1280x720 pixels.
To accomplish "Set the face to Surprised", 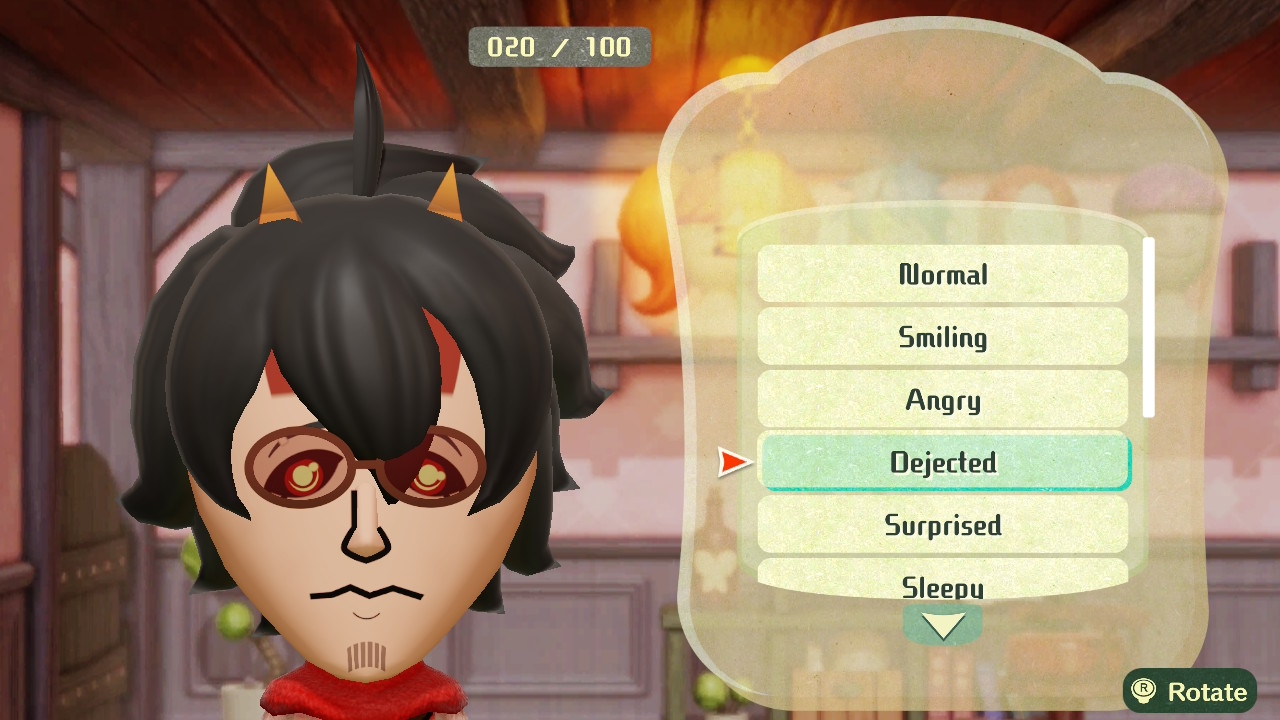I will pyautogui.click(x=942, y=525).
